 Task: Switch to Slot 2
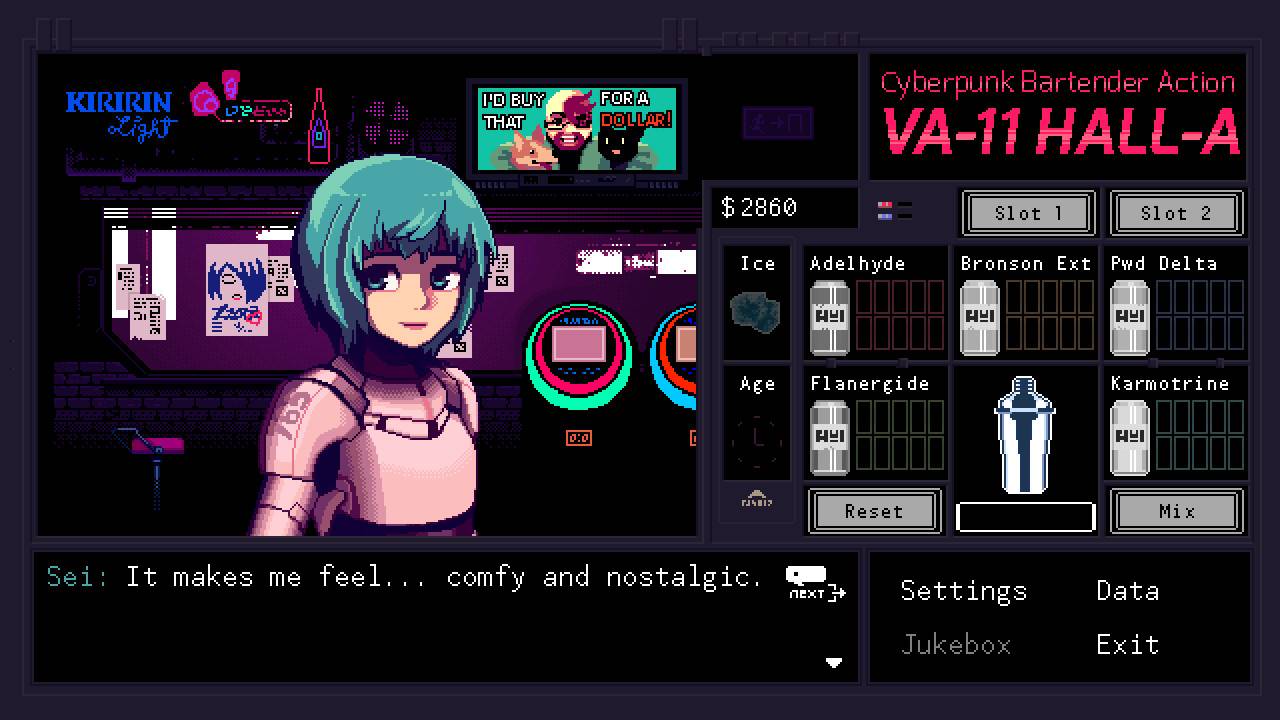(x=1177, y=213)
